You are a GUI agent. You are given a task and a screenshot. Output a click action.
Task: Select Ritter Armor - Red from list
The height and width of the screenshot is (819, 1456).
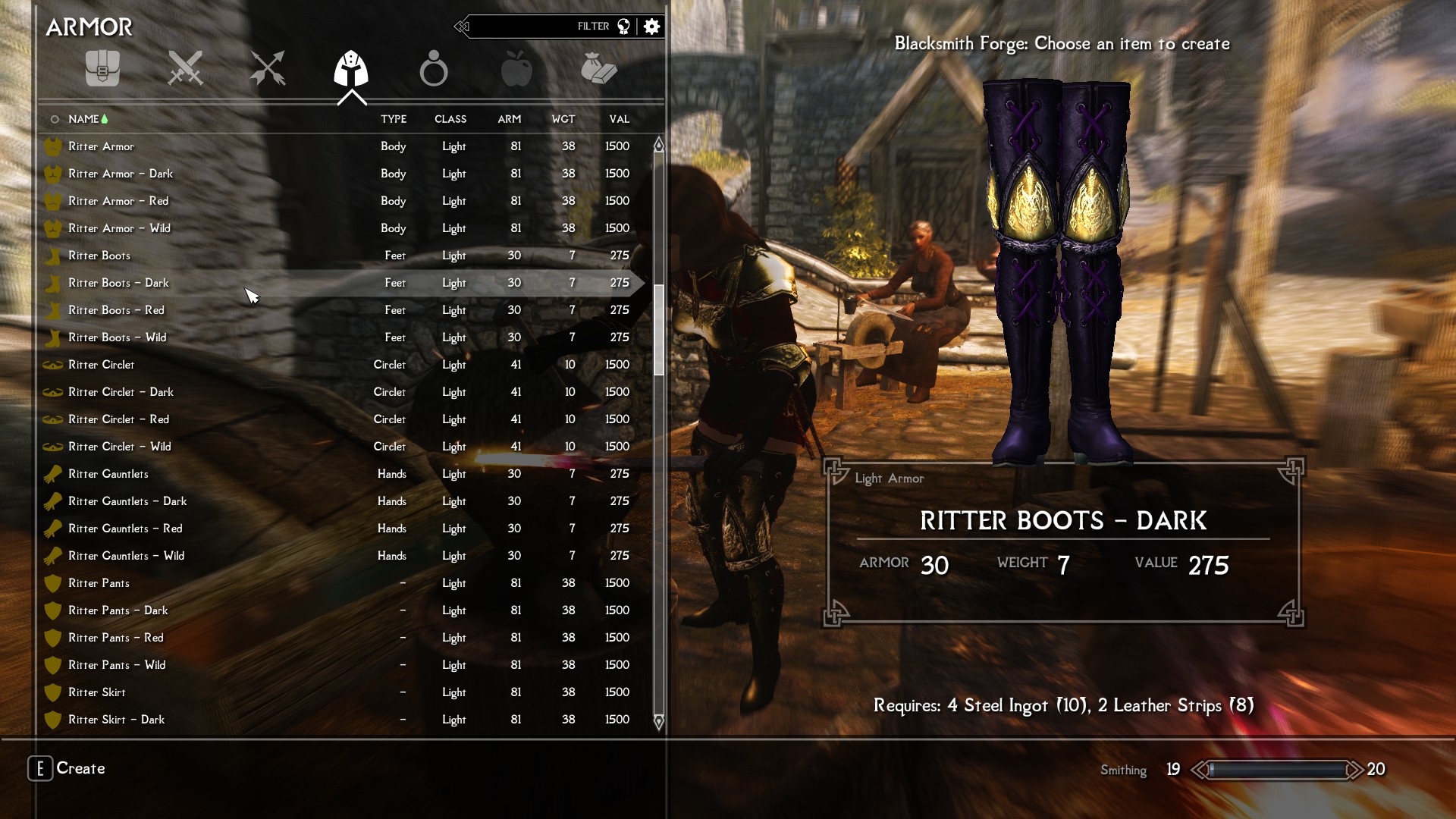118,201
